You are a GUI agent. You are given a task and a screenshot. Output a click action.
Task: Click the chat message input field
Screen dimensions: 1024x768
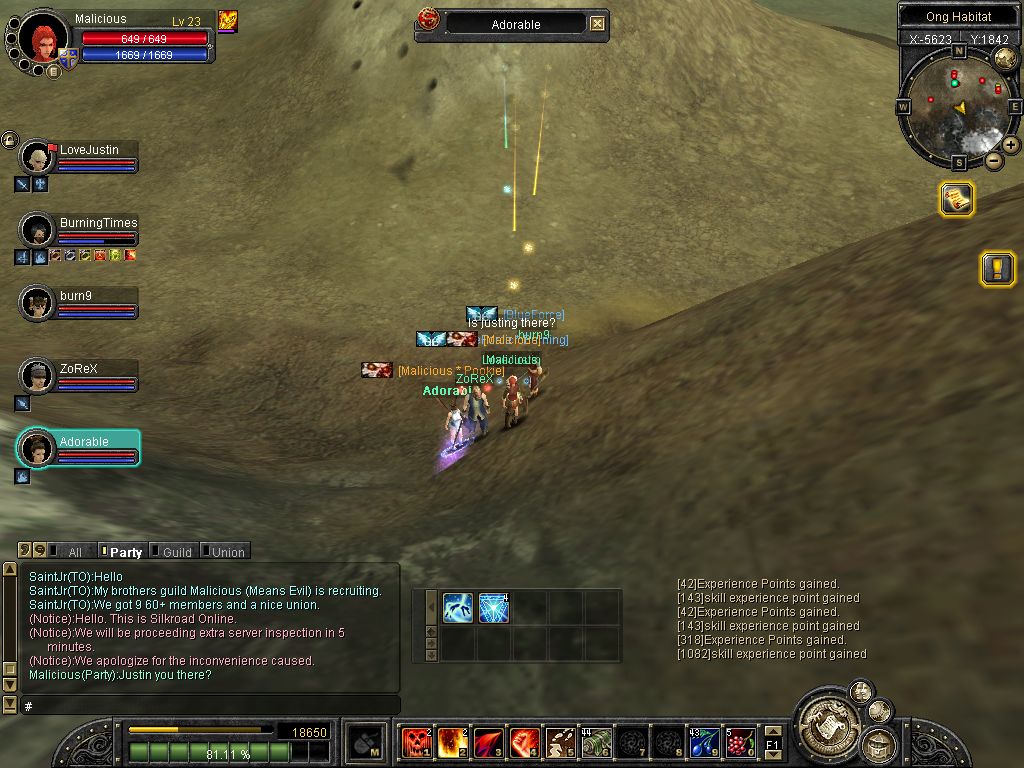pyautogui.click(x=210, y=706)
